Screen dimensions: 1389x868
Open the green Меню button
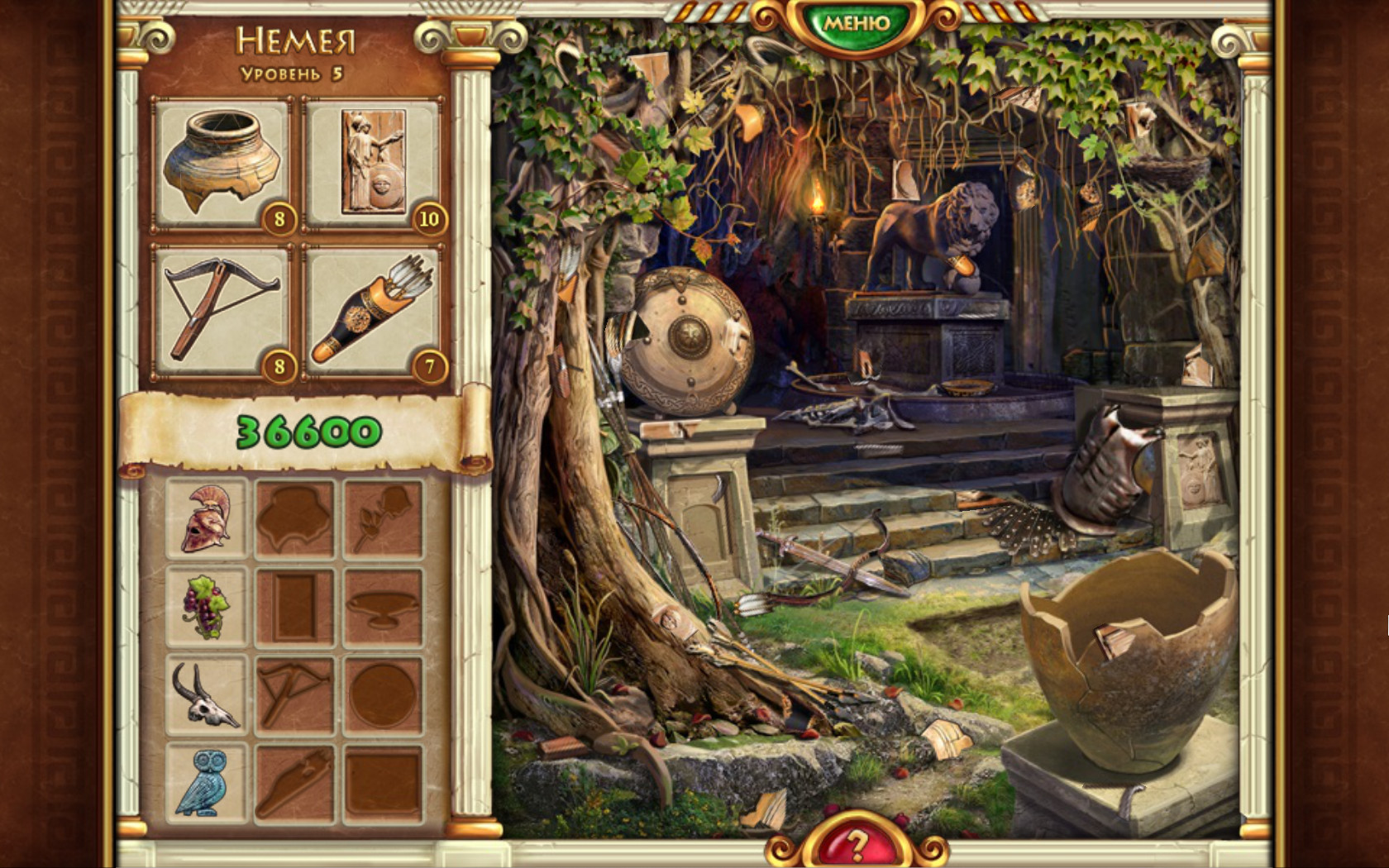point(856,22)
